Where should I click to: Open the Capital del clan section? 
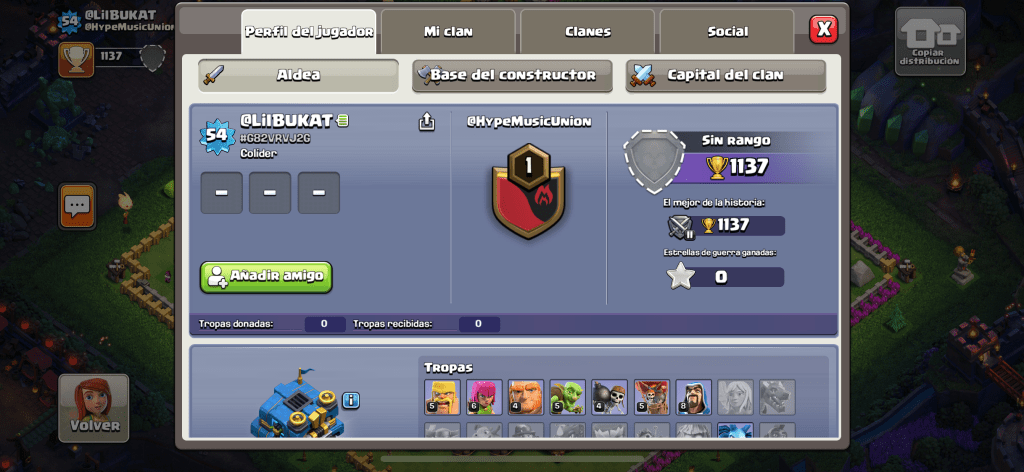pyautogui.click(x=725, y=75)
